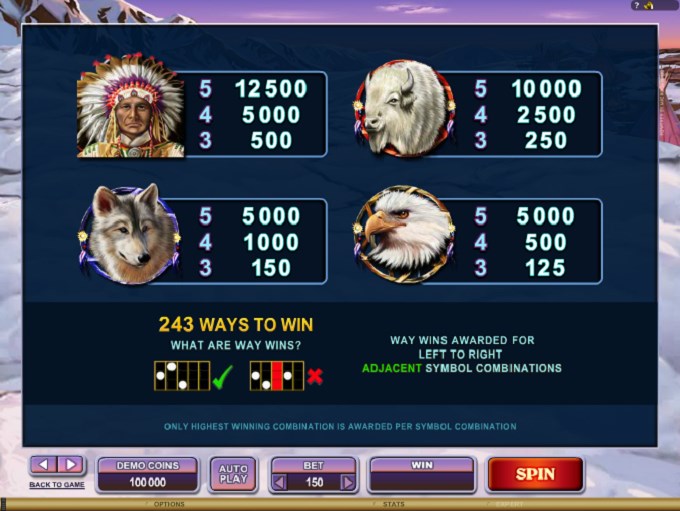Activate the Auto Play button

tap(232, 474)
